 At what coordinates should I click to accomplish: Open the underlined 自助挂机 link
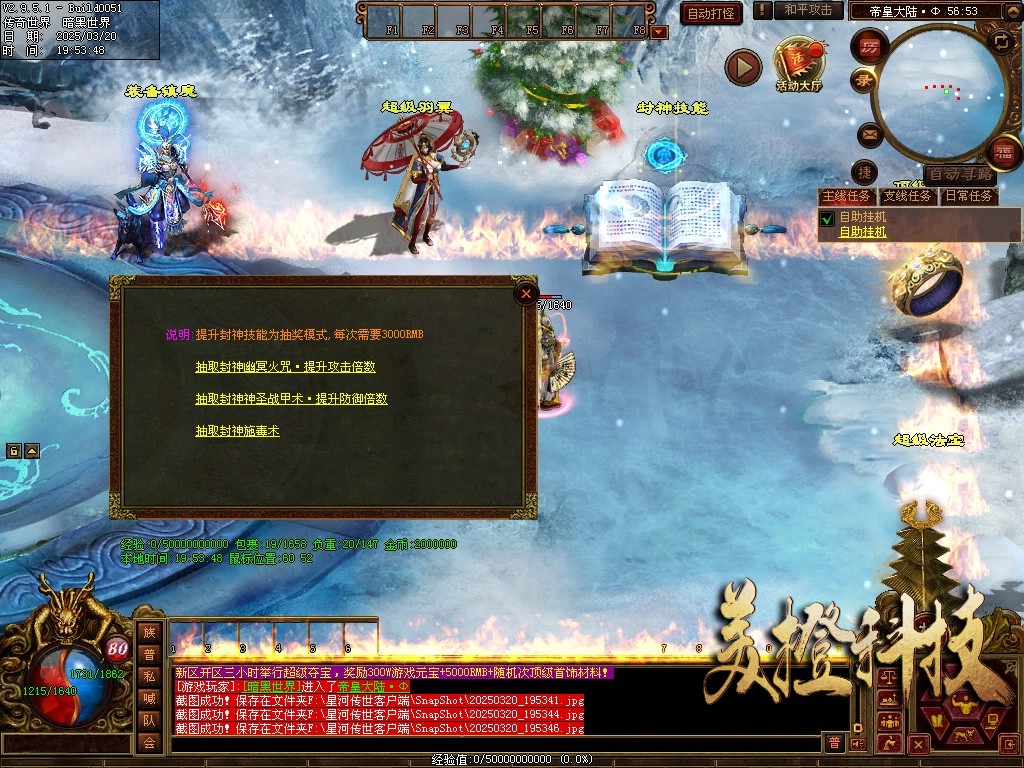(x=862, y=232)
